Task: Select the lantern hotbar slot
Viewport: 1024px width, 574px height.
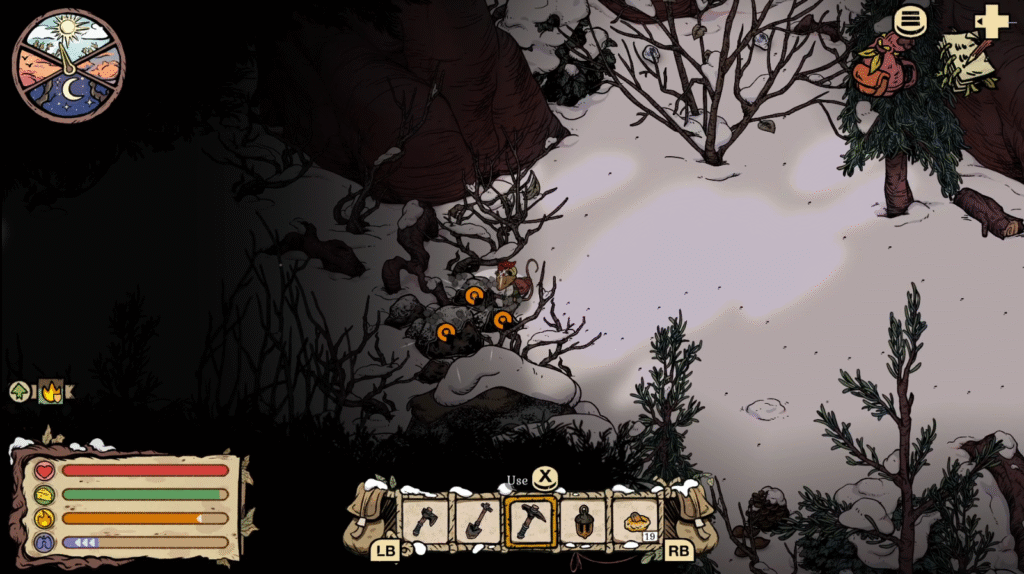Action: (583, 521)
